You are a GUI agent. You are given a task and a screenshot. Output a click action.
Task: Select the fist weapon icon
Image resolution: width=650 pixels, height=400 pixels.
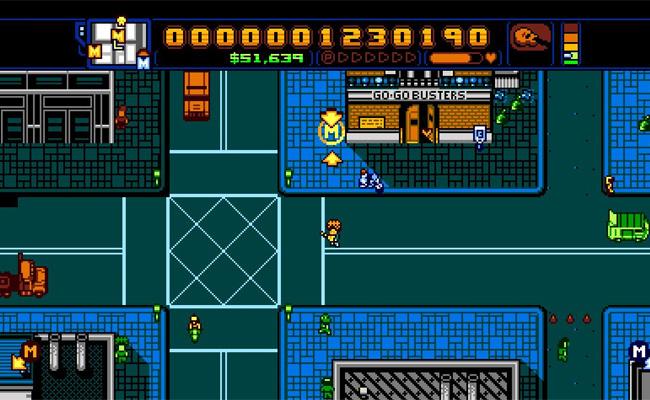[529, 40]
